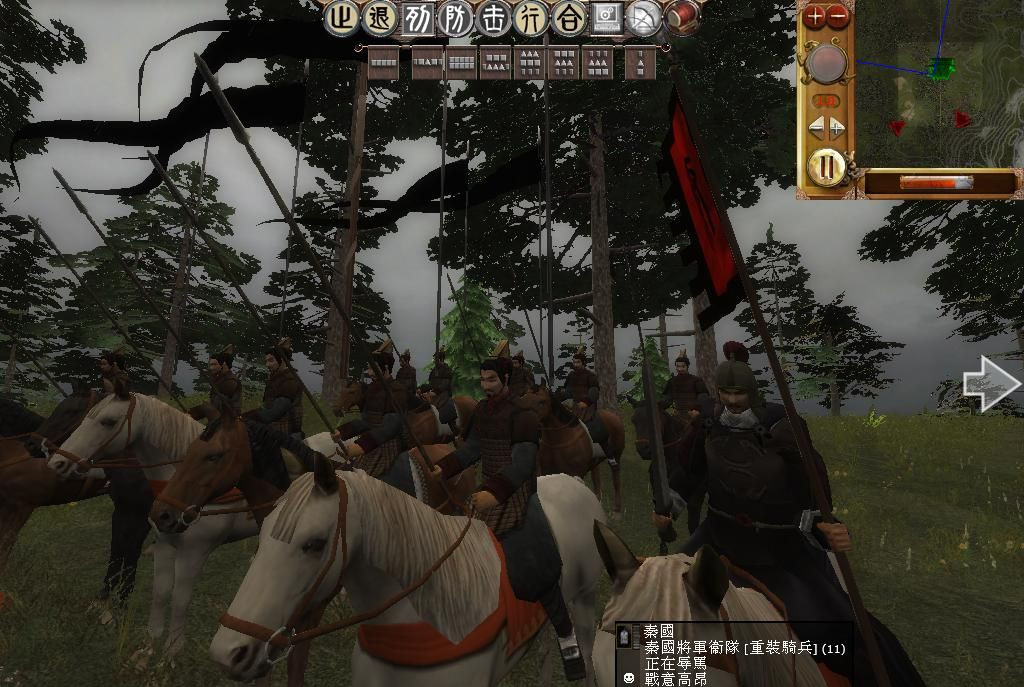Viewport: 1024px width, 687px height.
Task: Zoom in the minimap with plus button
Action: pos(816,16)
